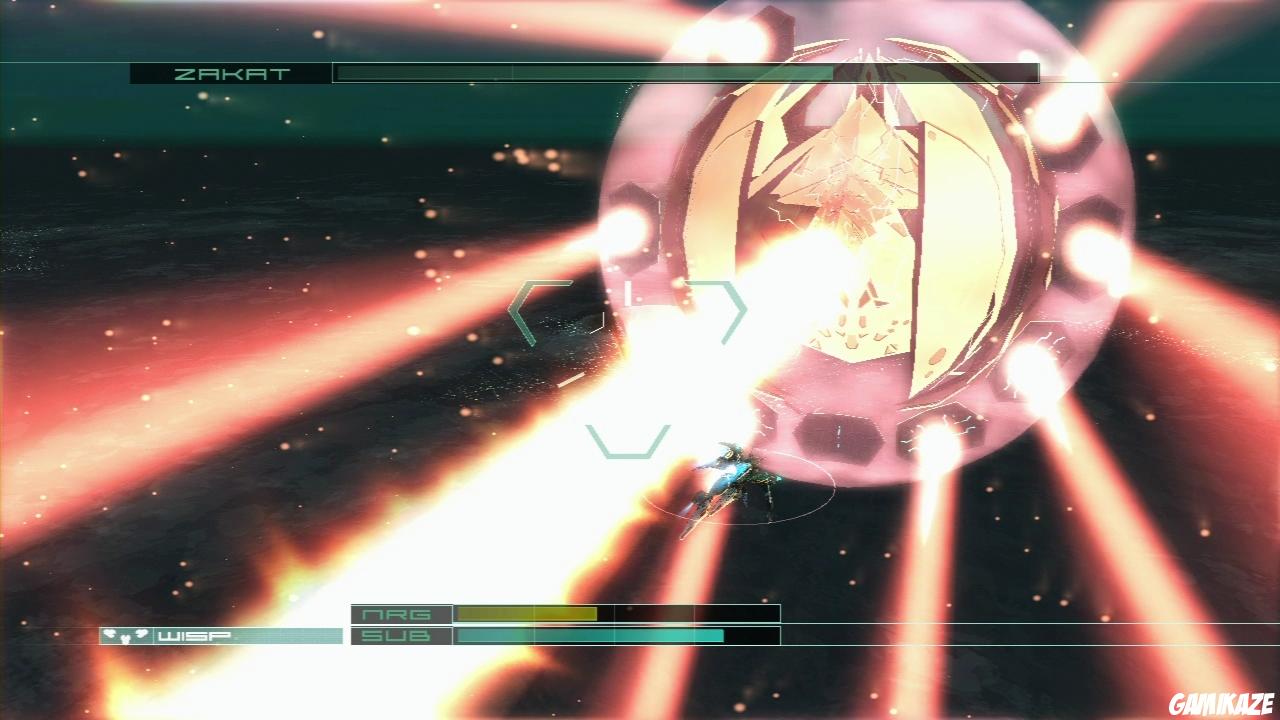Select the first WISP subweapon icon
The image size is (1280, 720).
coord(109,633)
